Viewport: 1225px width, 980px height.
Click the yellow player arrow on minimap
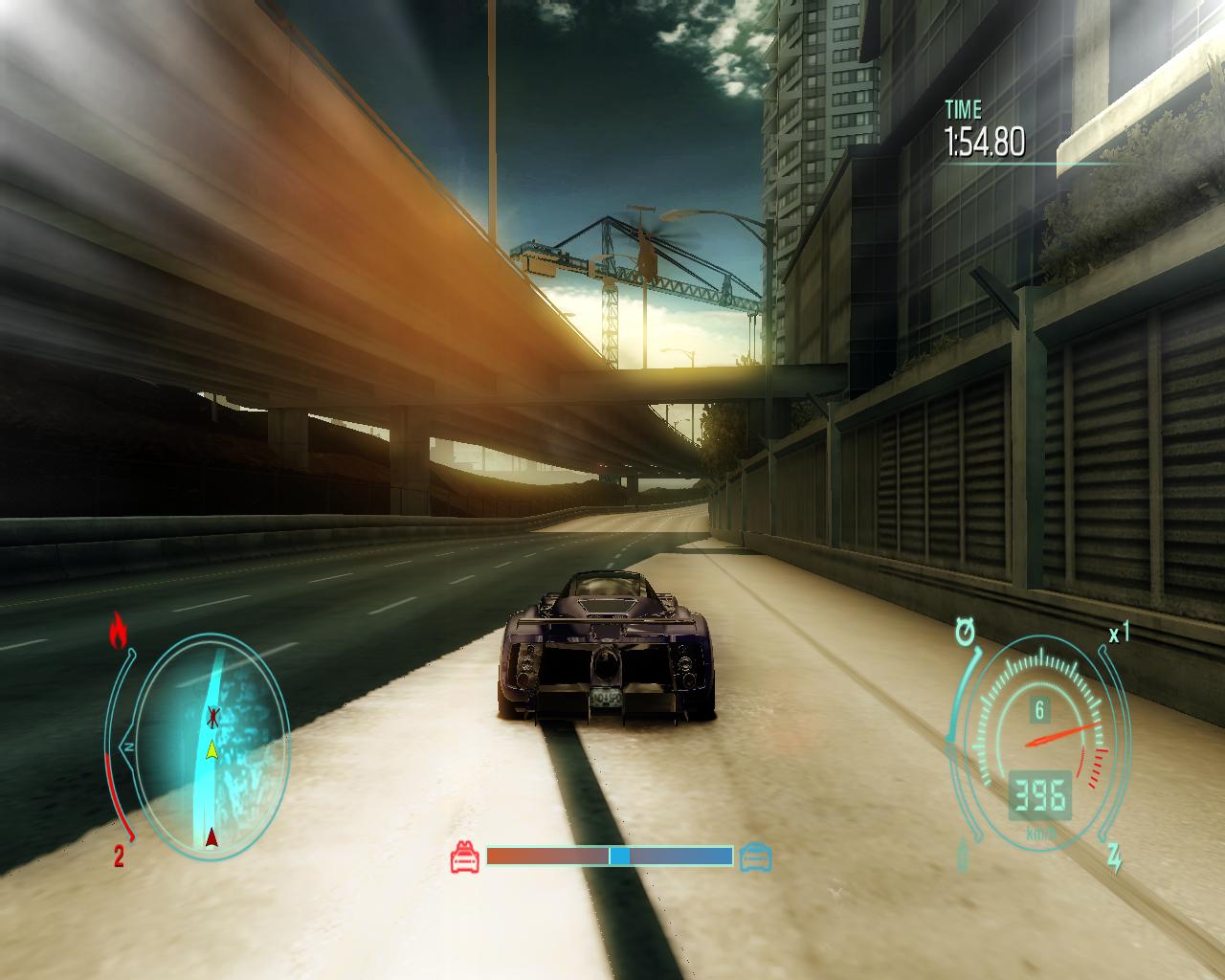click(x=212, y=748)
